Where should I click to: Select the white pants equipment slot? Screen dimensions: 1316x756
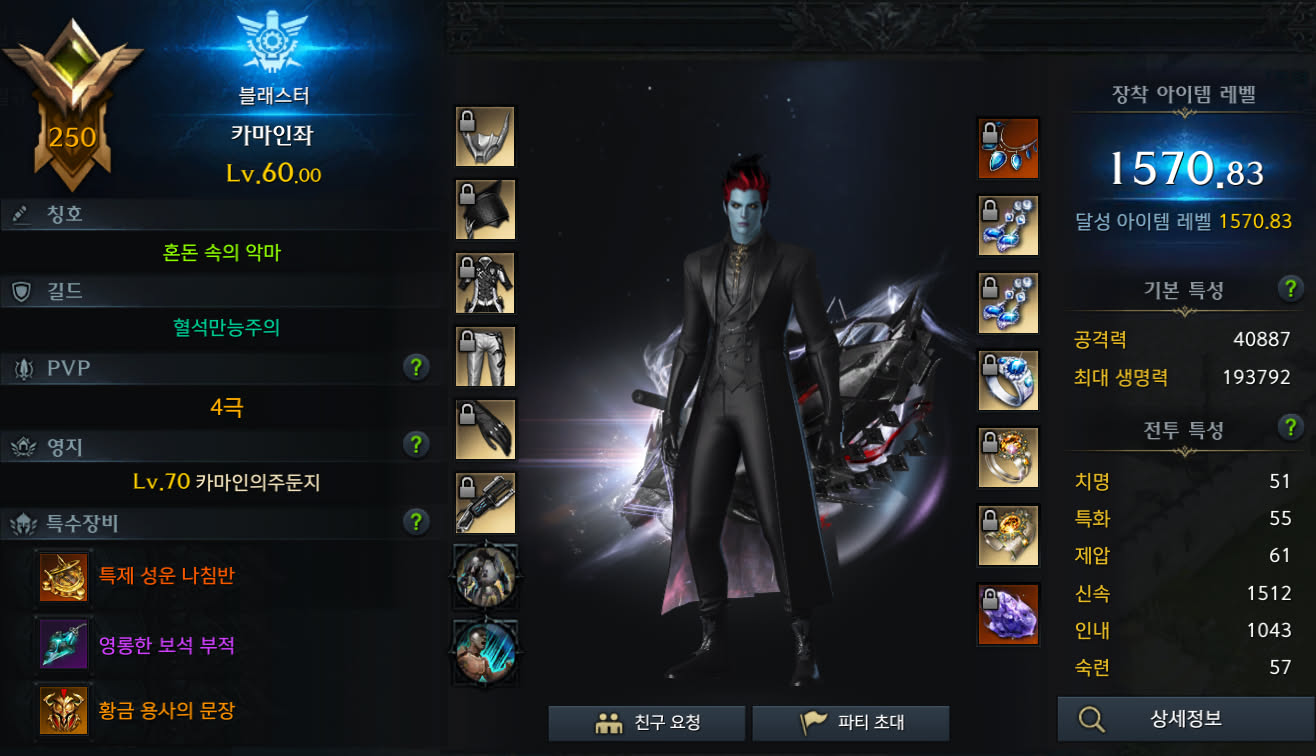pos(485,356)
